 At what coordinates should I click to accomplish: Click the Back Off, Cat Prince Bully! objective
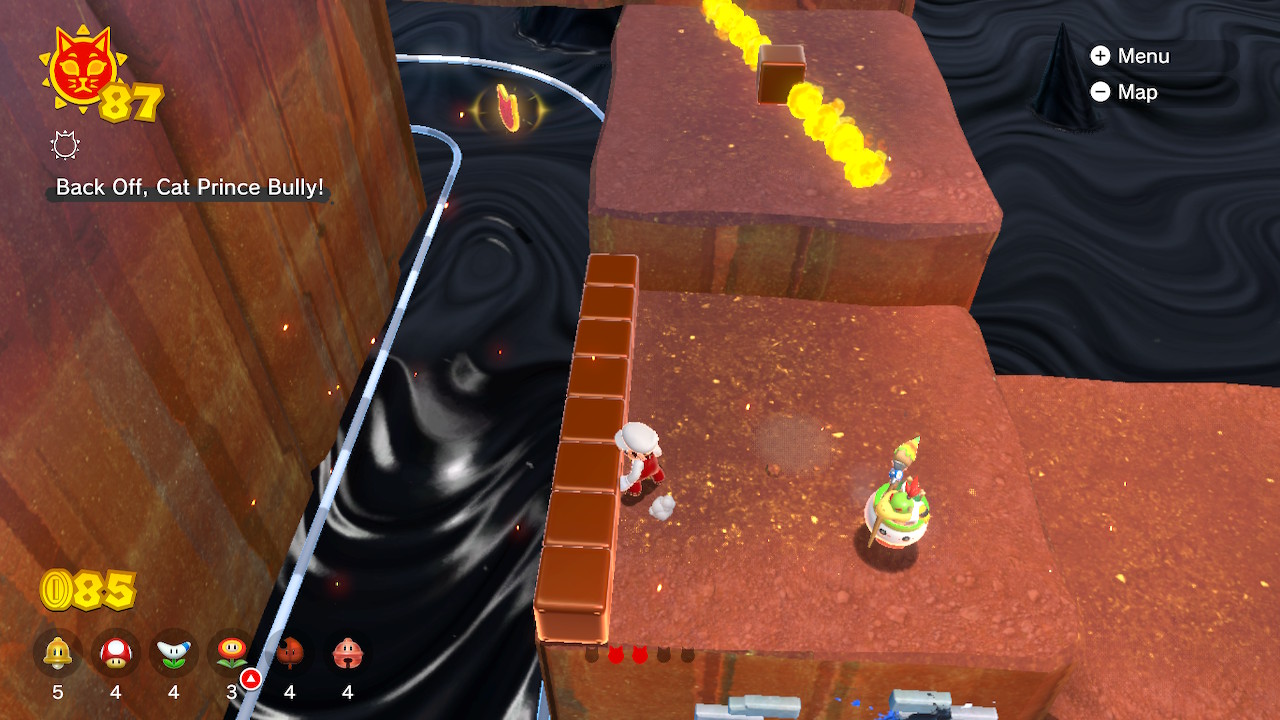click(x=190, y=187)
